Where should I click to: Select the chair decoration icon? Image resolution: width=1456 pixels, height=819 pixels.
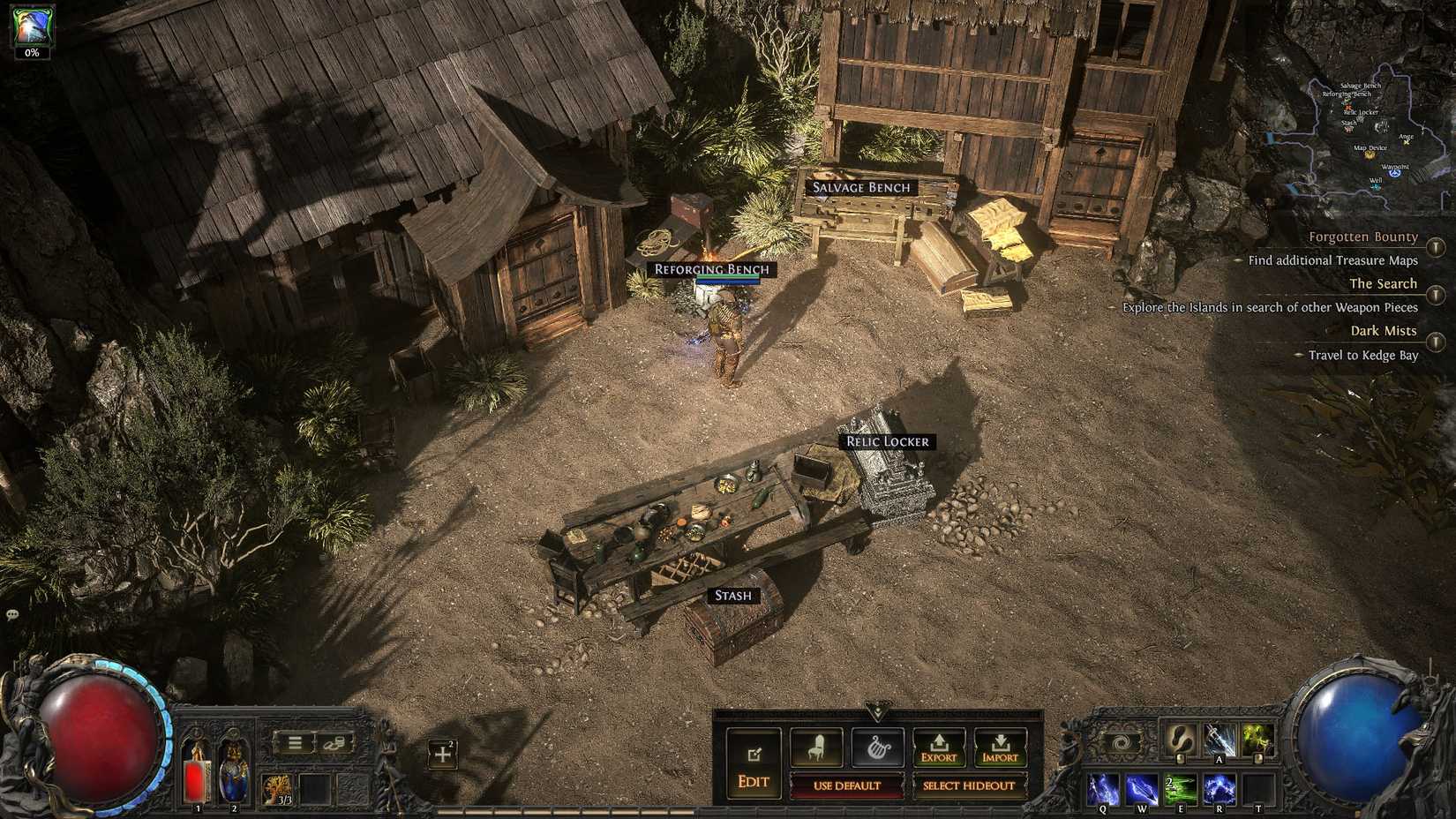click(816, 748)
